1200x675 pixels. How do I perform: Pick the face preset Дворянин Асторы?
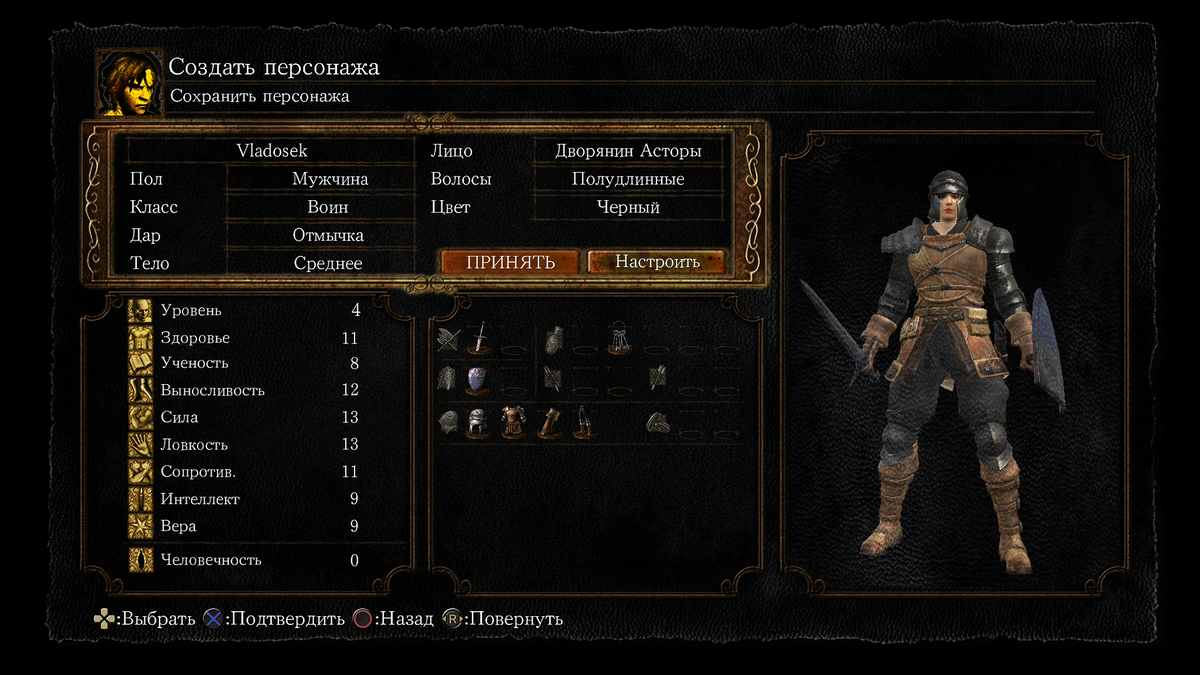[x=628, y=151]
